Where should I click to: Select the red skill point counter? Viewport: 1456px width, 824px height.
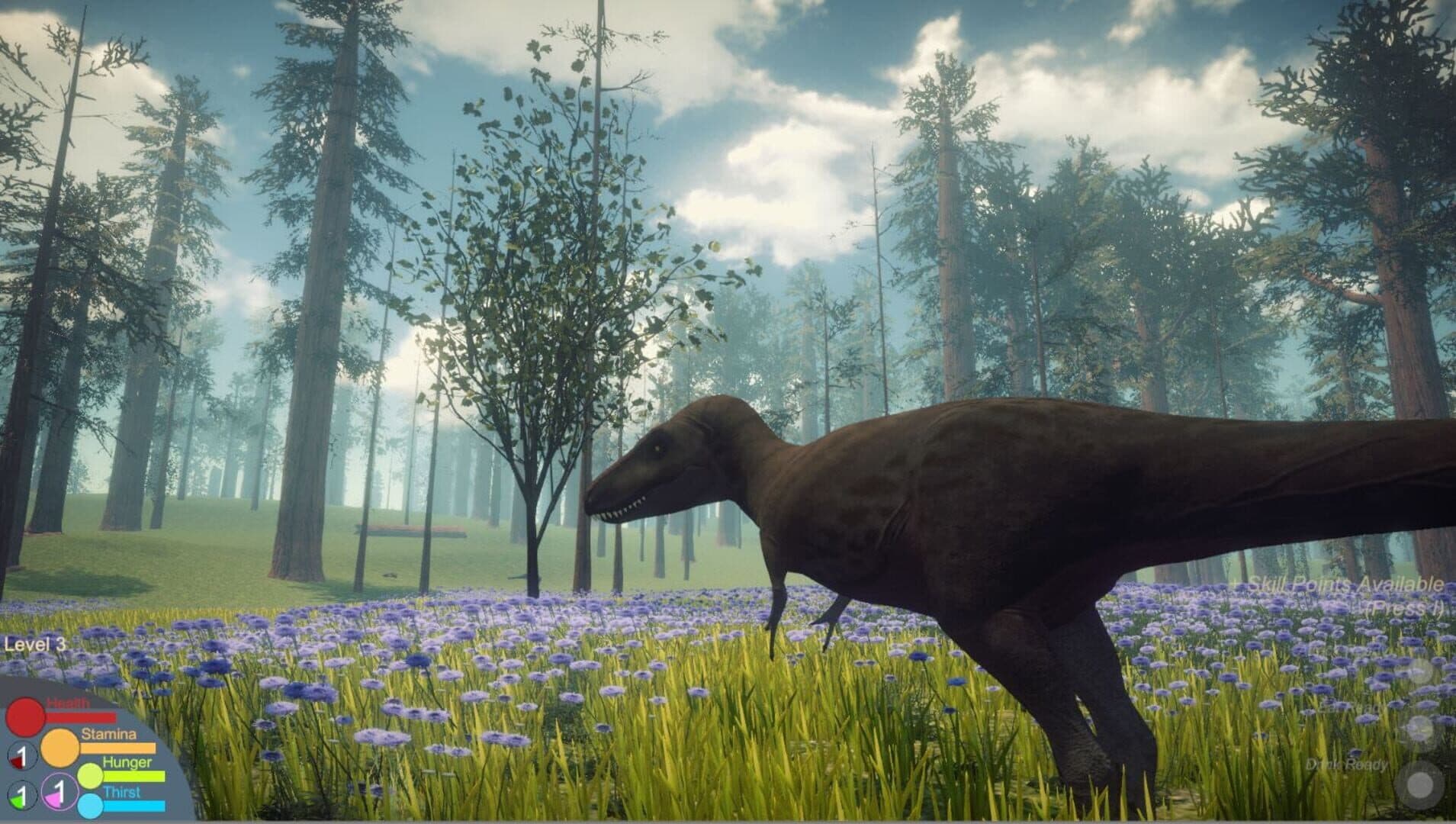(x=21, y=757)
